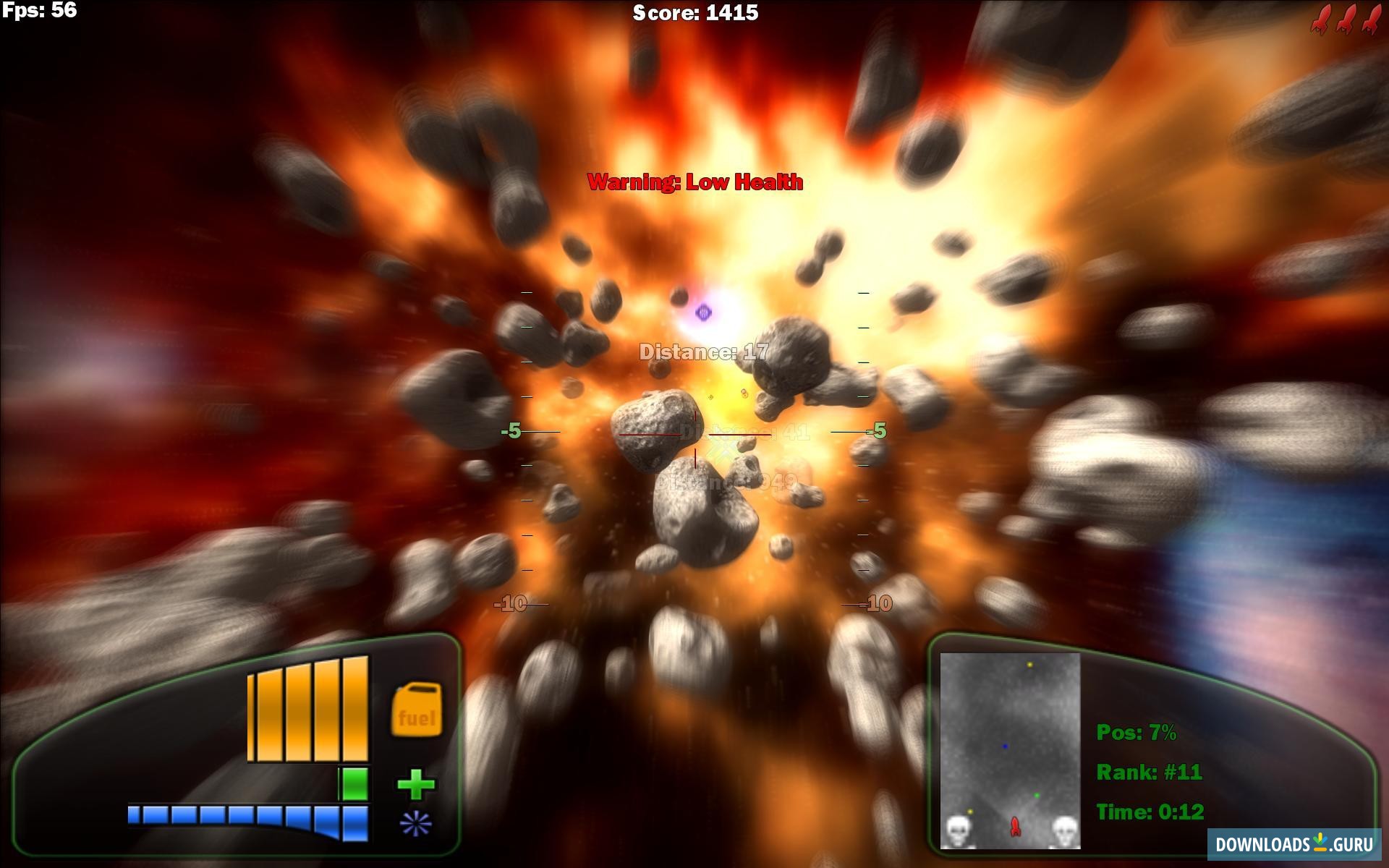Click the green health cross icon
Image resolution: width=1389 pixels, height=868 pixels.
(416, 785)
